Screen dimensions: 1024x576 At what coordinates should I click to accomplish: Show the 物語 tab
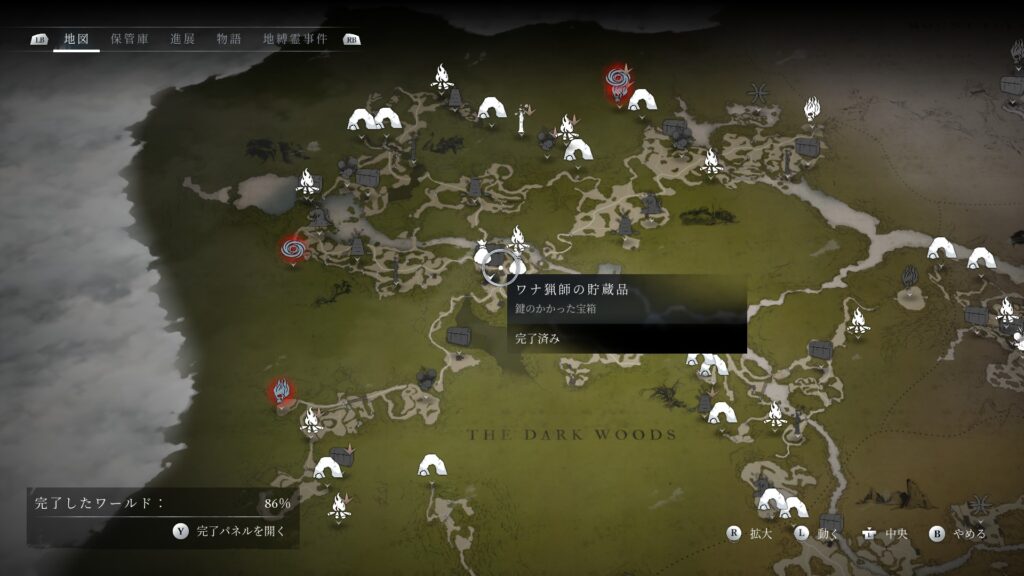tap(229, 39)
